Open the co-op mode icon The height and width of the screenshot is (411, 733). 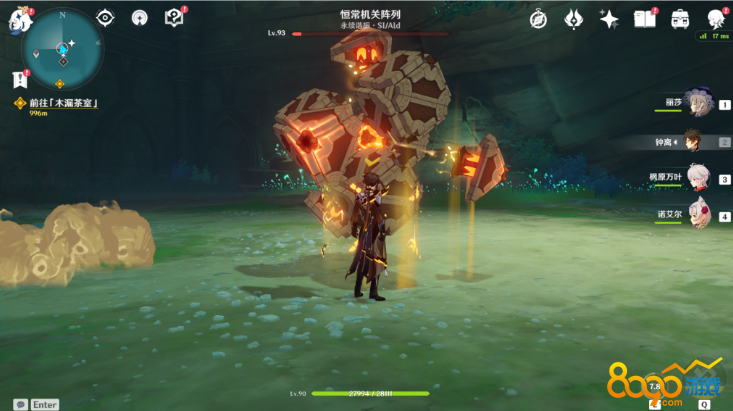coord(140,18)
